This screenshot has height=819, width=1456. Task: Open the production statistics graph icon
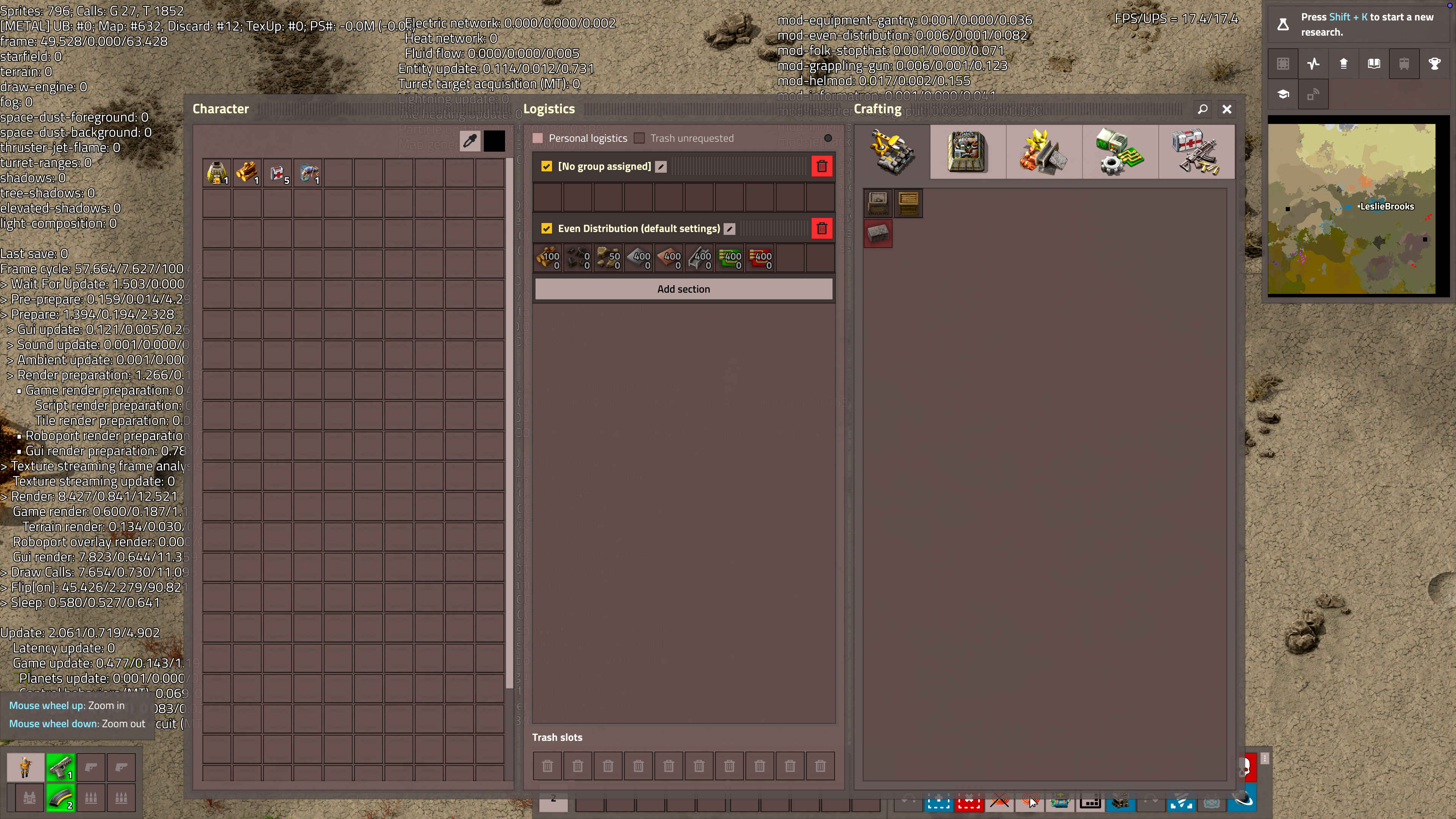click(1313, 63)
